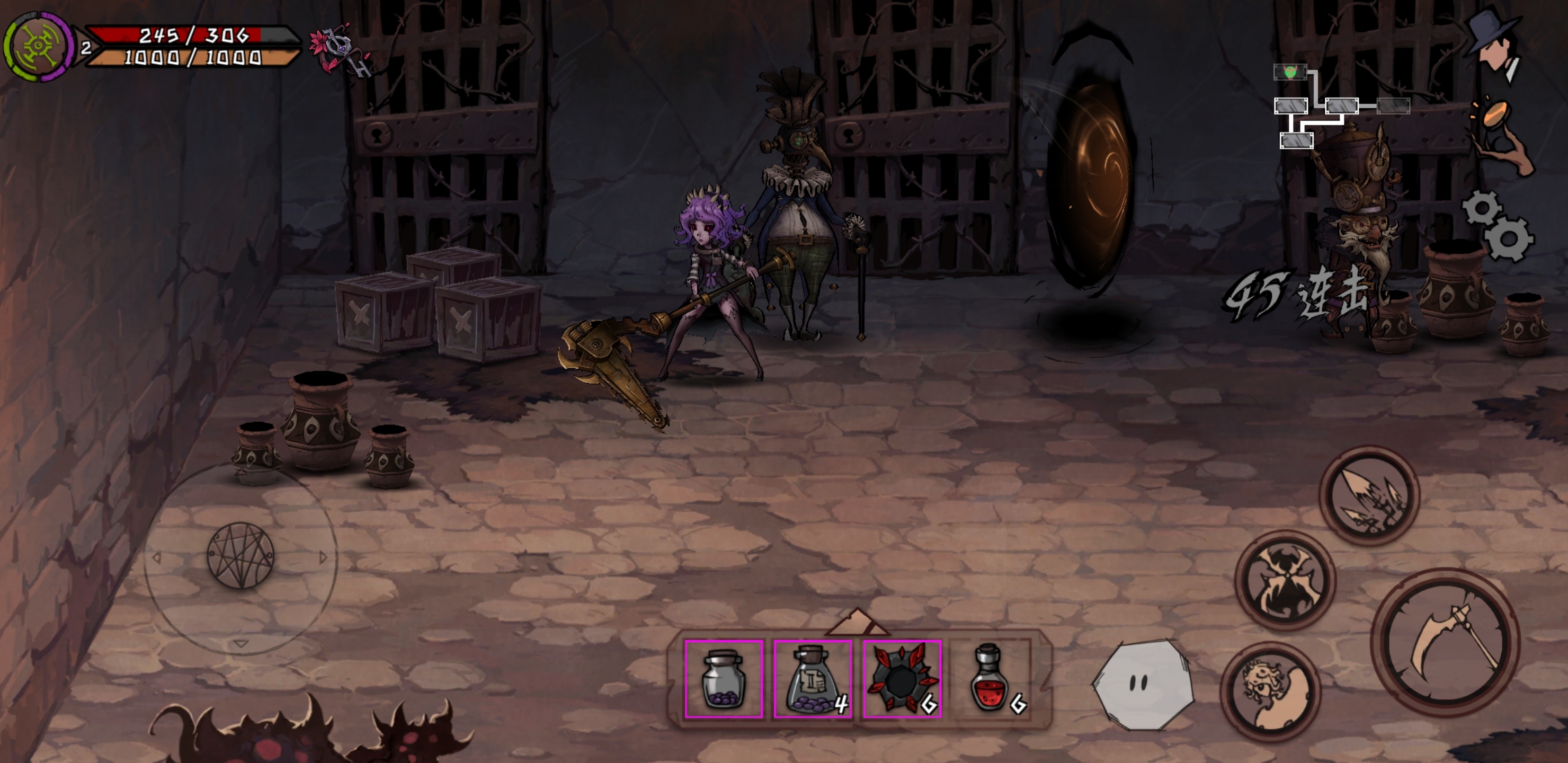Tap the scythe basic attack button
Screen dimensions: 1568x763
[x=1445, y=643]
